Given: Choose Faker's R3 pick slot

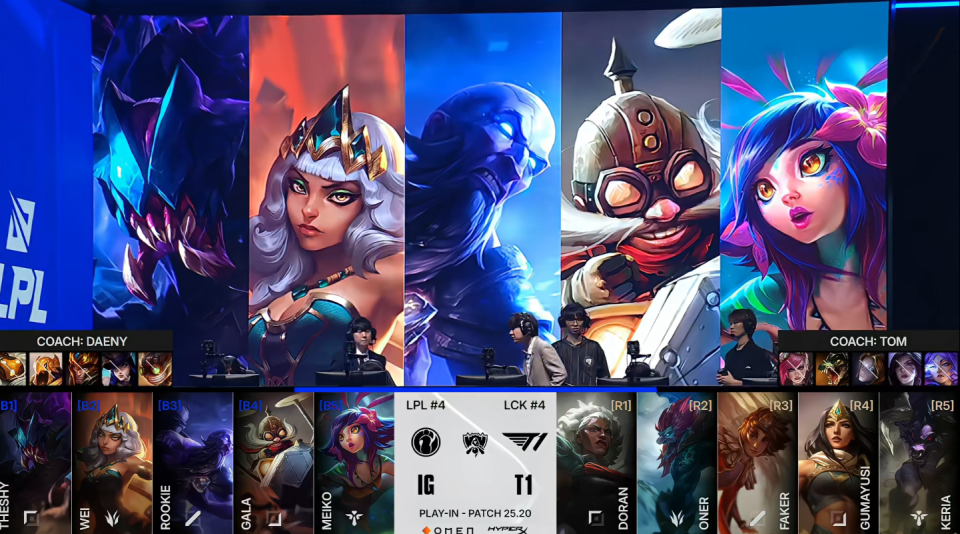Looking at the screenshot, I should [757, 462].
